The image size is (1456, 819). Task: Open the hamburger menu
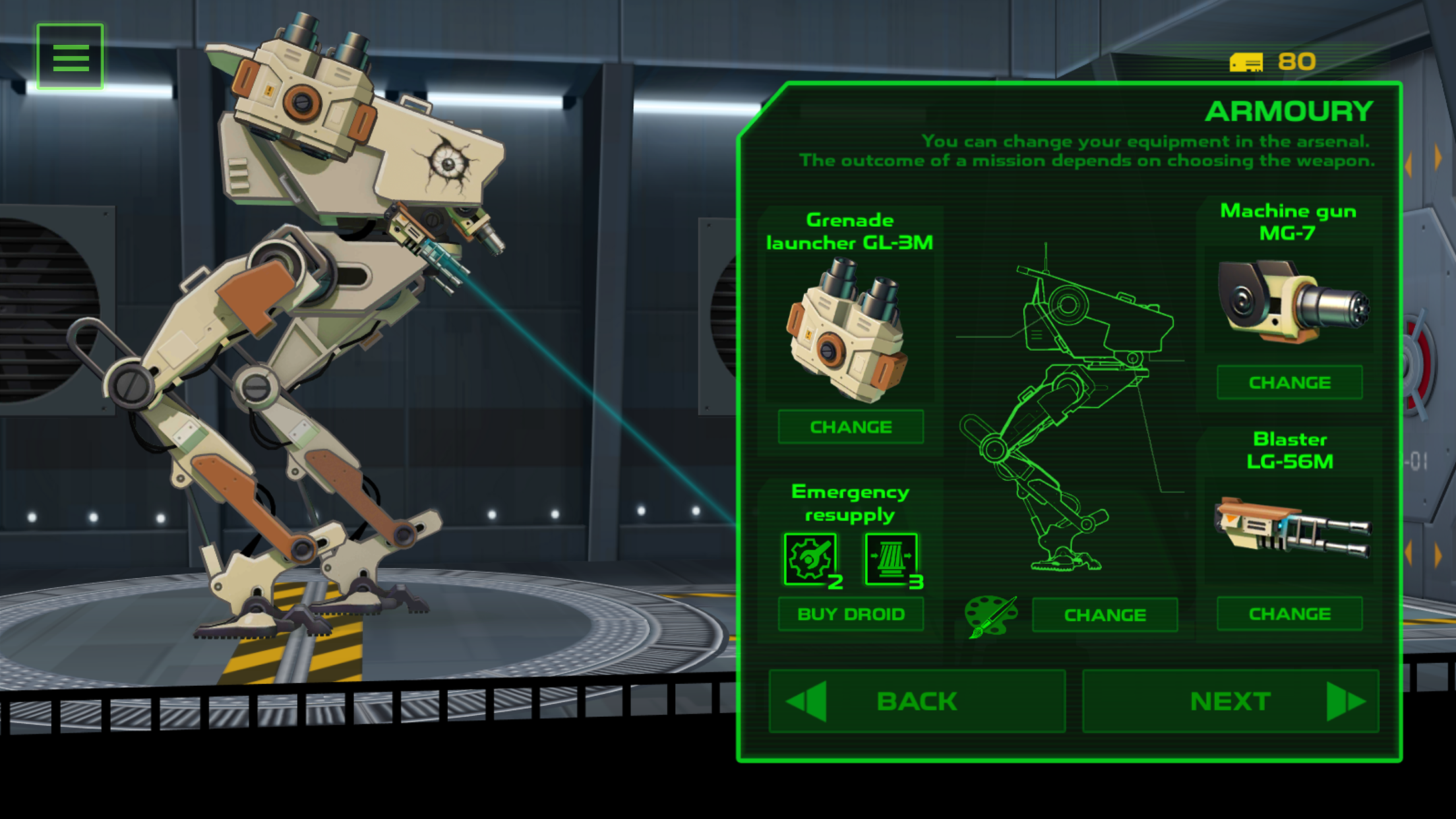[x=71, y=57]
